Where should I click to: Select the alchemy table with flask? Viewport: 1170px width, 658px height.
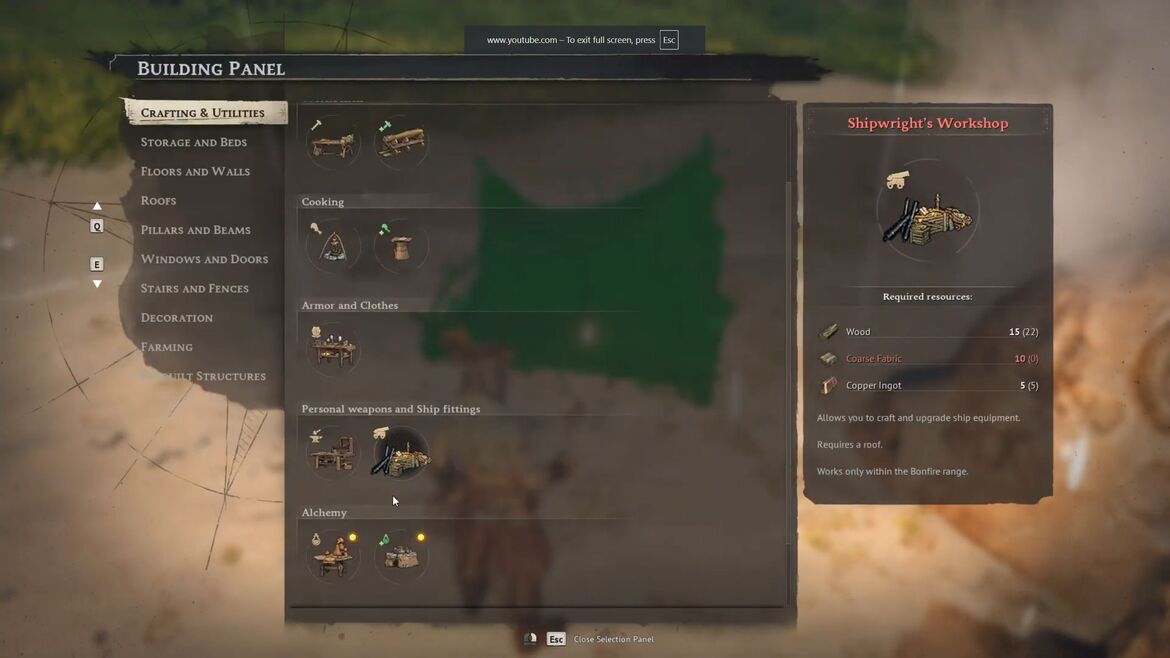click(333, 557)
